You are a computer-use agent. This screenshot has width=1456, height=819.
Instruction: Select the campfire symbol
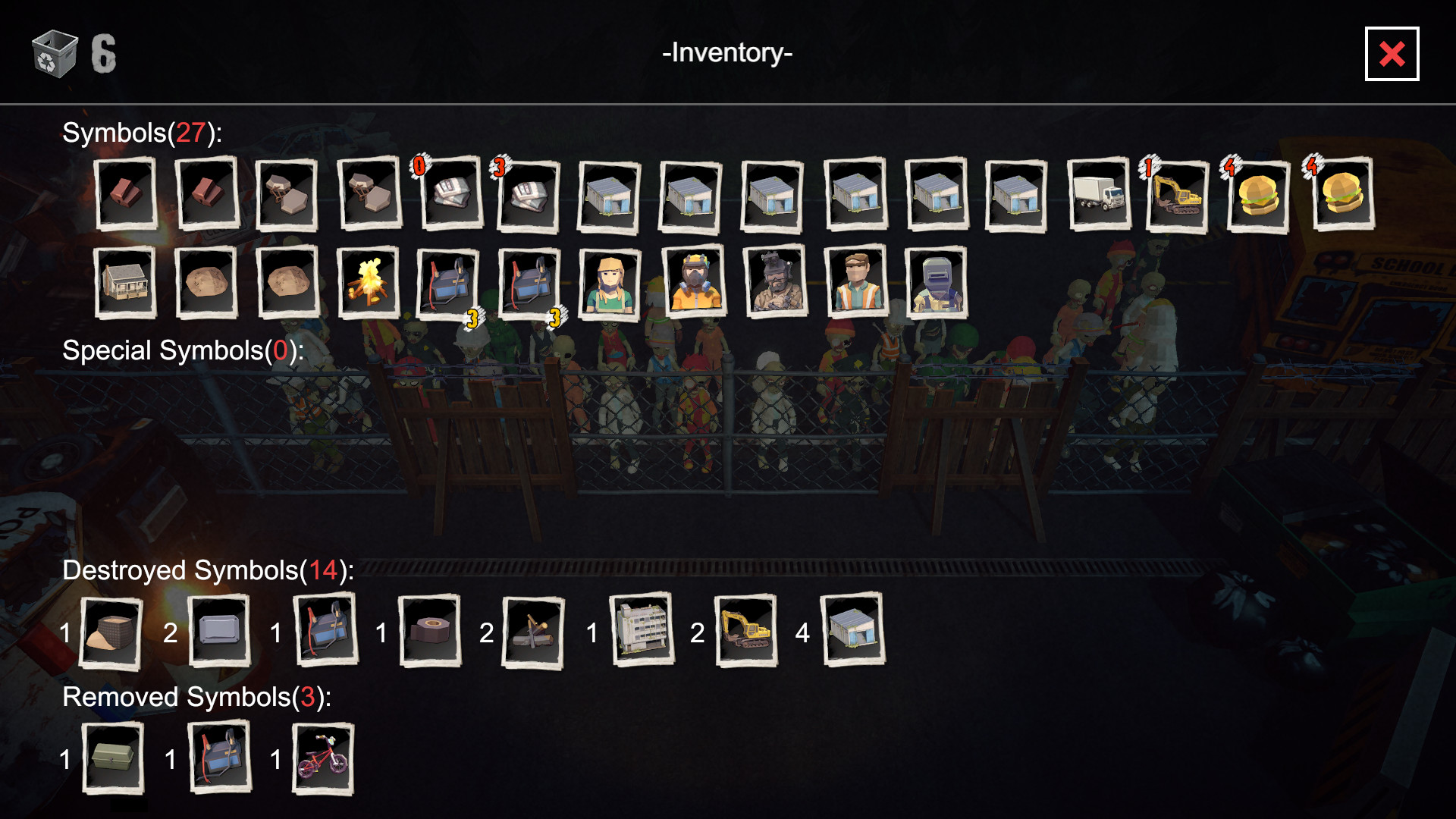[x=368, y=282]
